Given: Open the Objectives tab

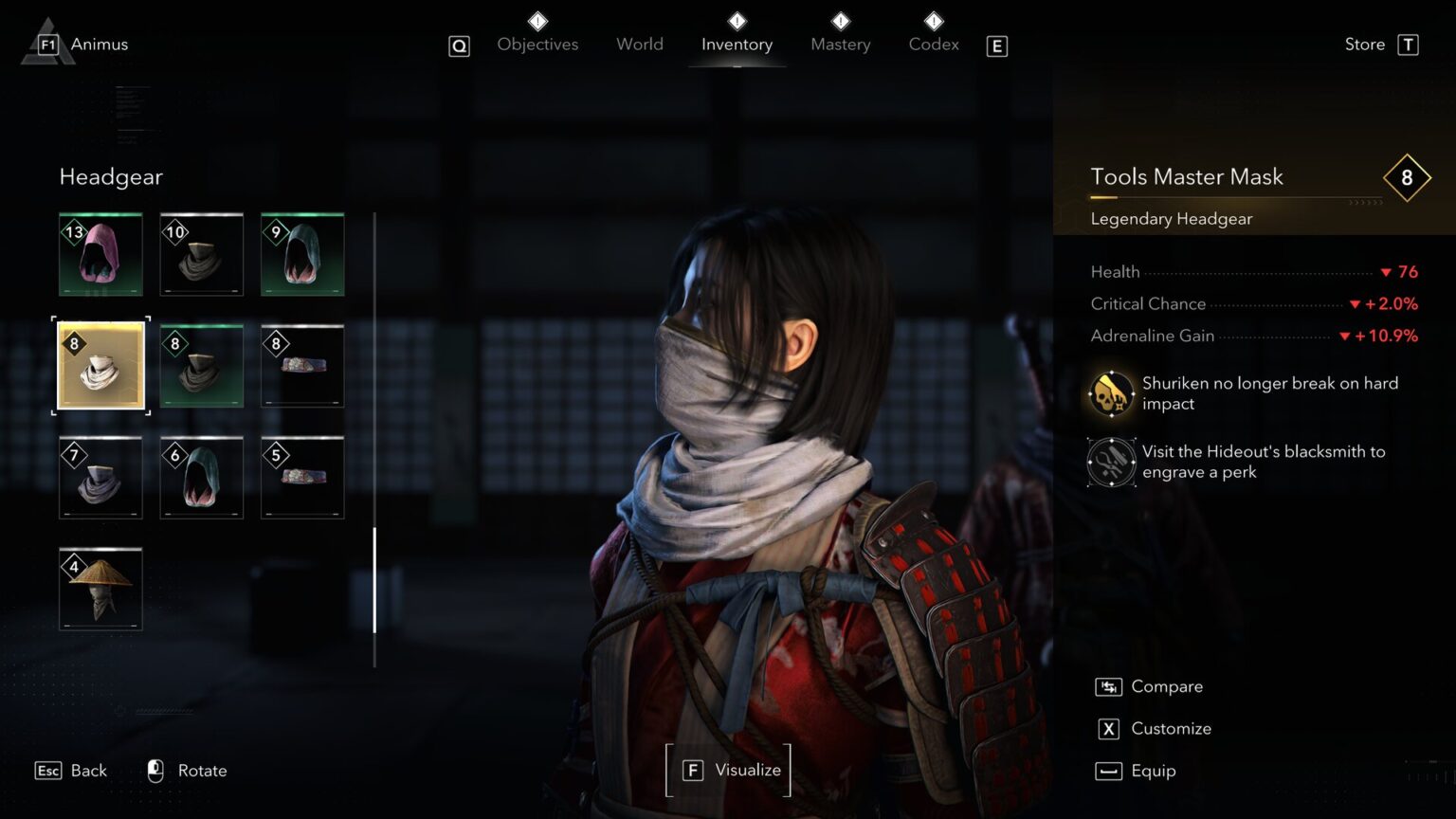Looking at the screenshot, I should coord(537,44).
